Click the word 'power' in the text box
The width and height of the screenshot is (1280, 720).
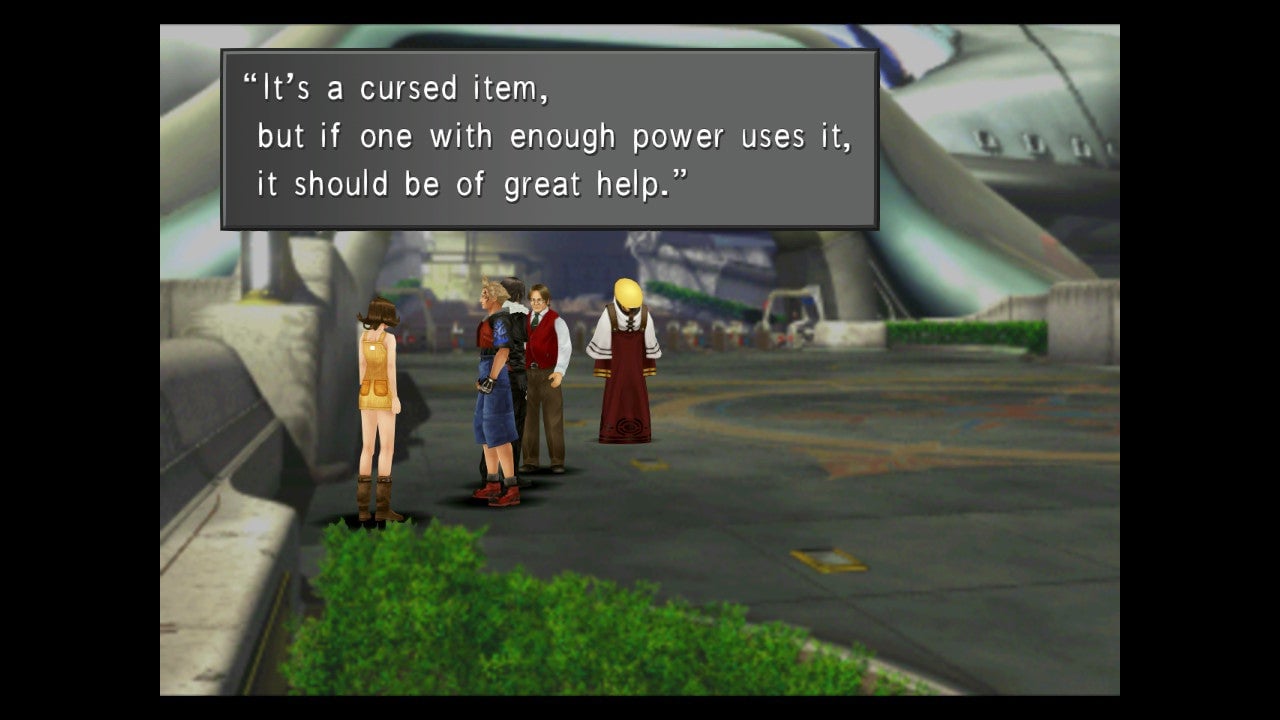(676, 135)
